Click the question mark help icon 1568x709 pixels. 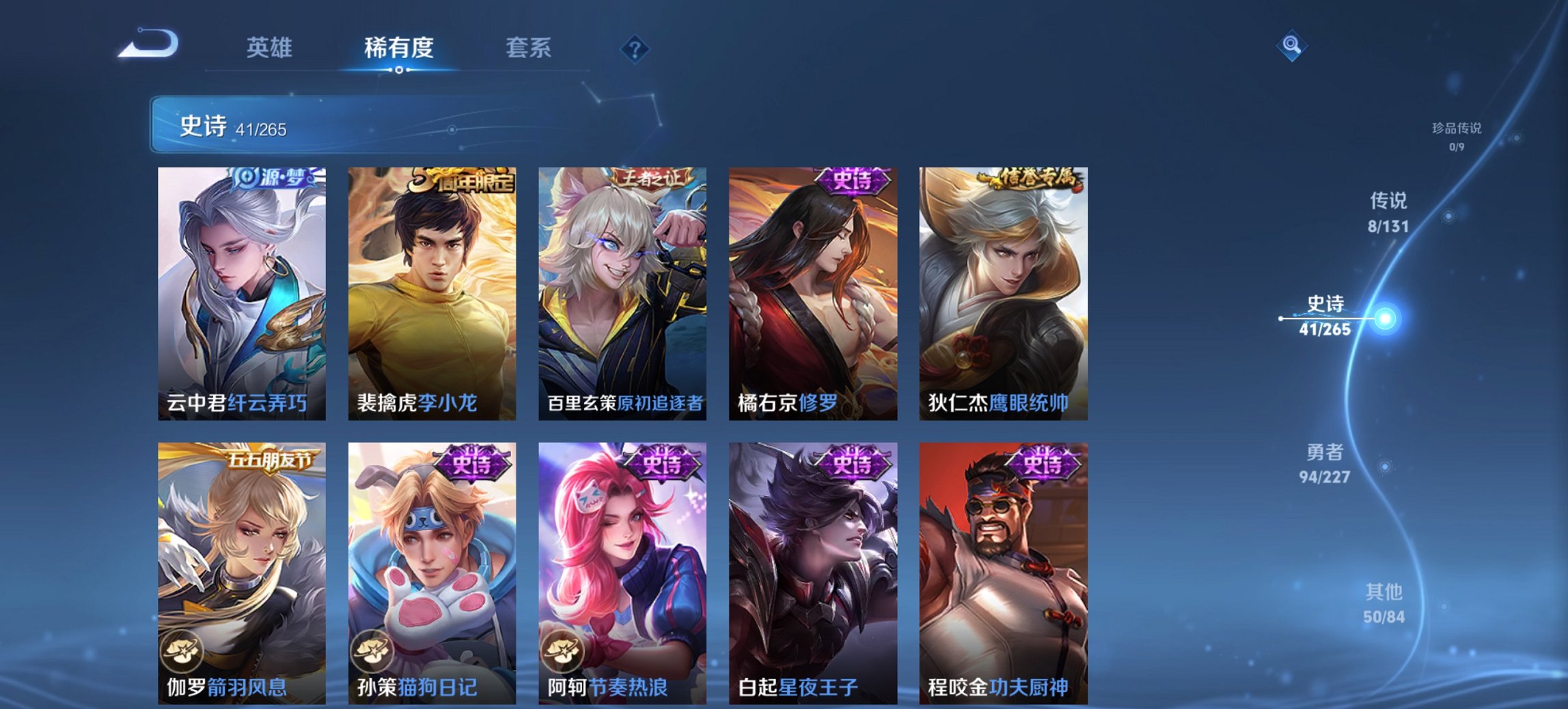[x=634, y=49]
